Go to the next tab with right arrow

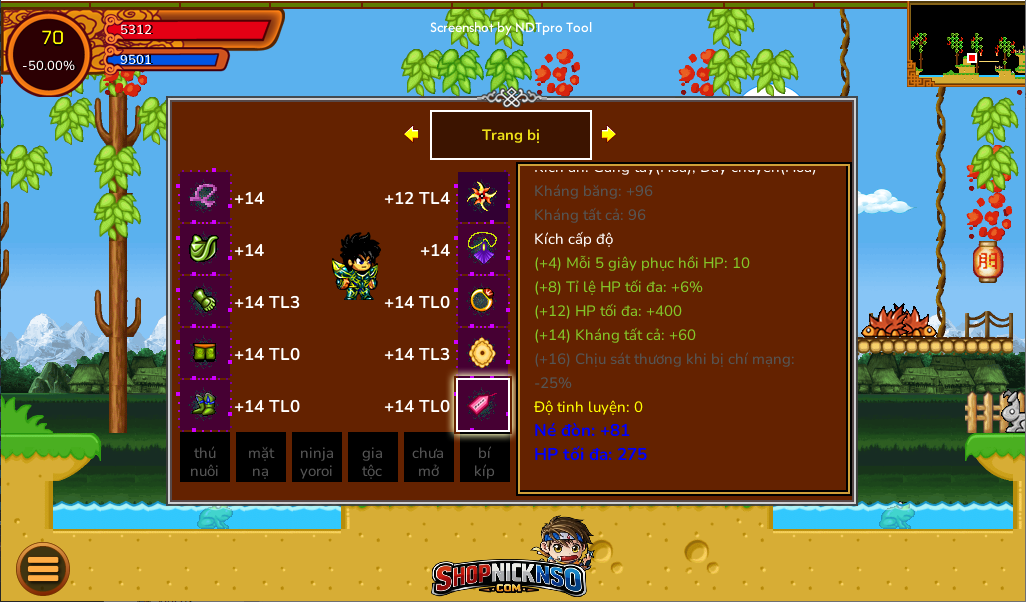click(608, 134)
